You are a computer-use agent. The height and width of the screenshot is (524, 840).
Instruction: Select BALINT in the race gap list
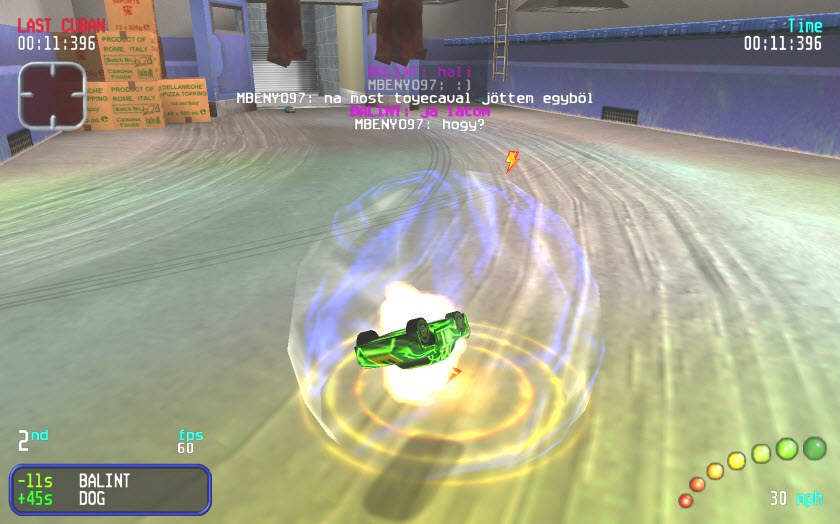104,481
